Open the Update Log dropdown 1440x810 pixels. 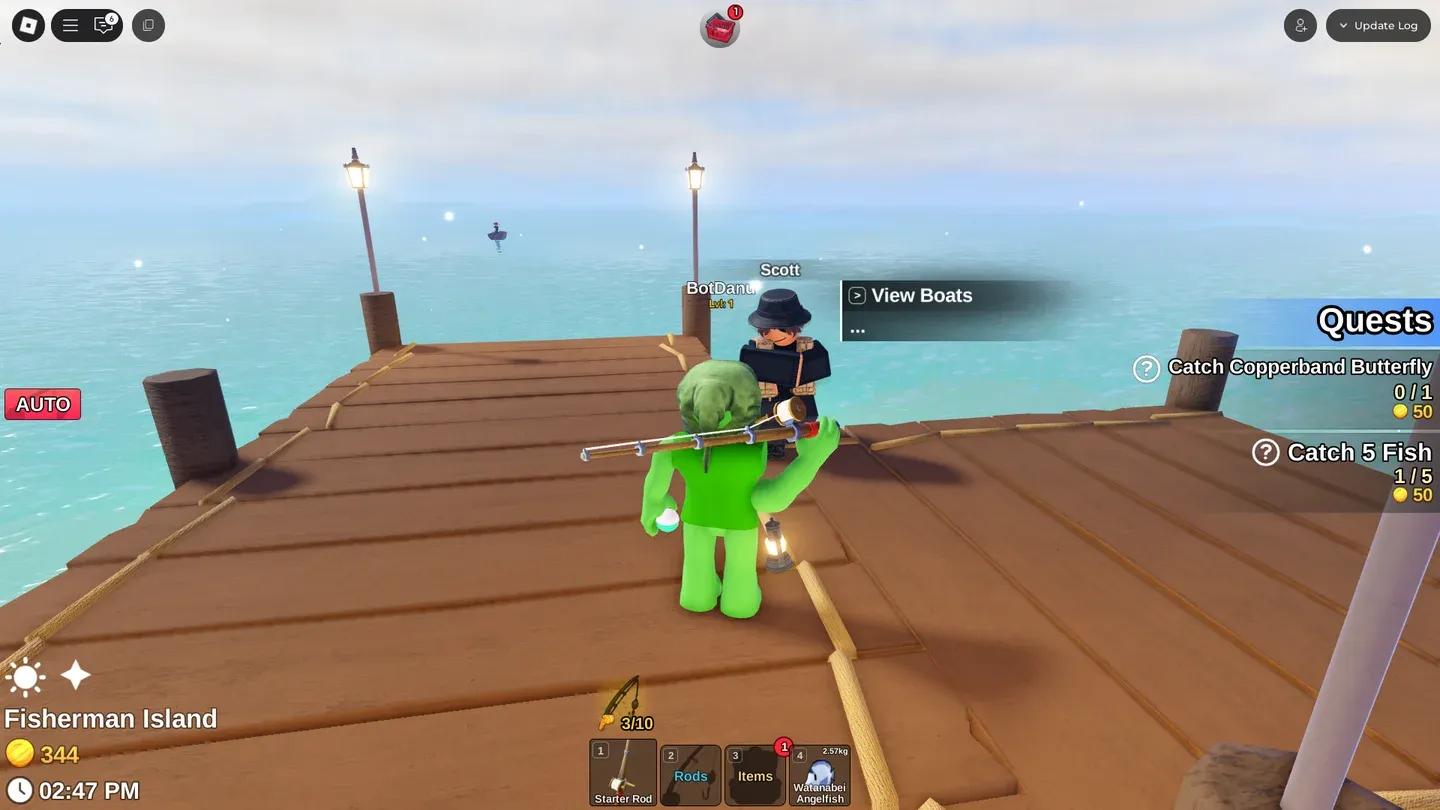pos(1378,26)
